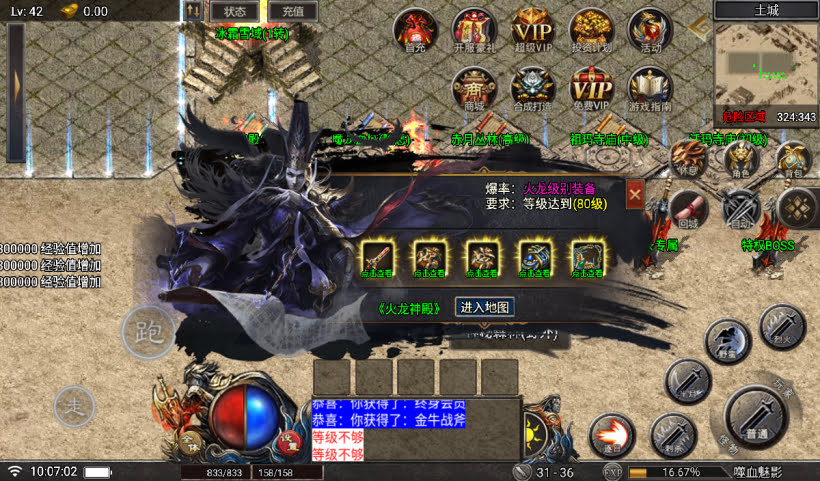Open the 超级VIP menu
This screenshot has width=820, height=481.
tap(533, 30)
